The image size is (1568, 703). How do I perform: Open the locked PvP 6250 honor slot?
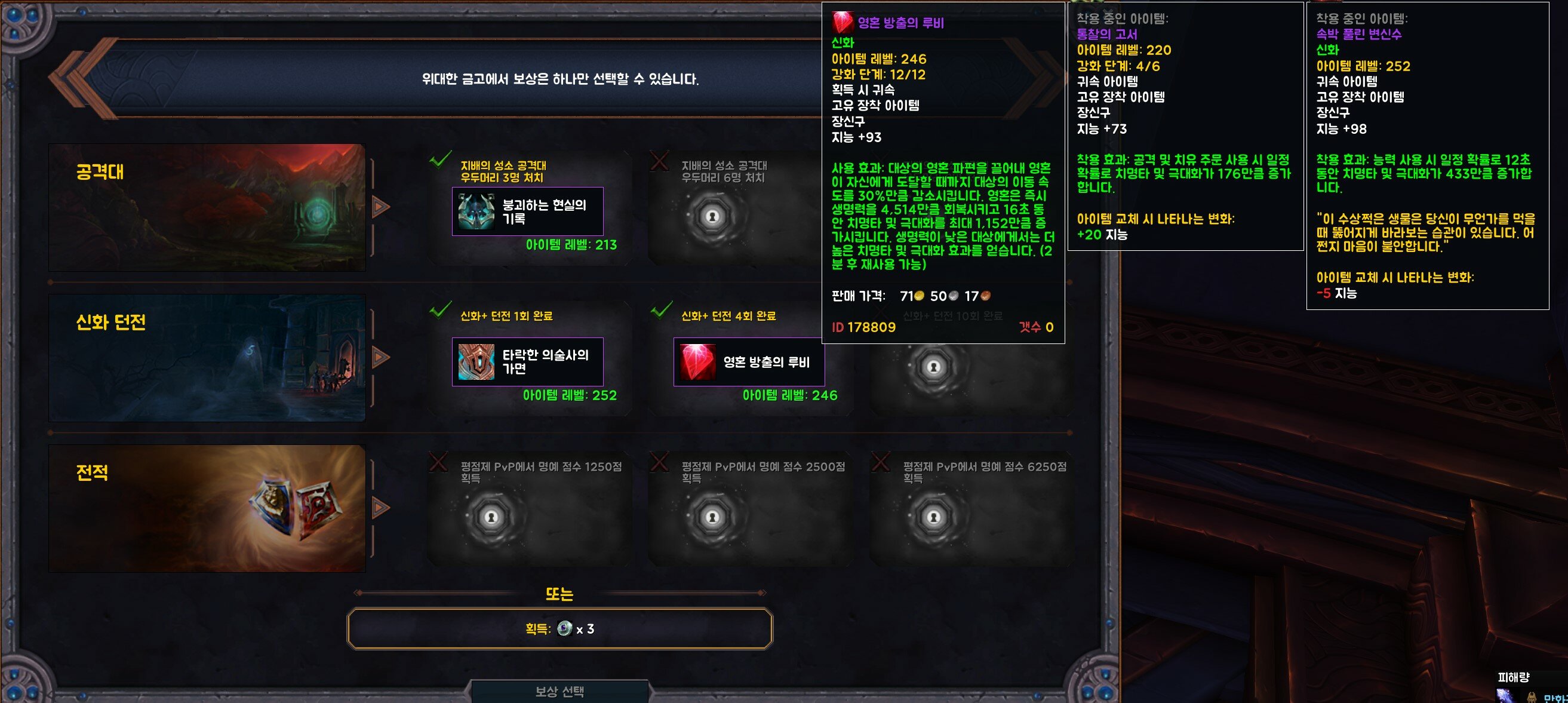click(933, 517)
